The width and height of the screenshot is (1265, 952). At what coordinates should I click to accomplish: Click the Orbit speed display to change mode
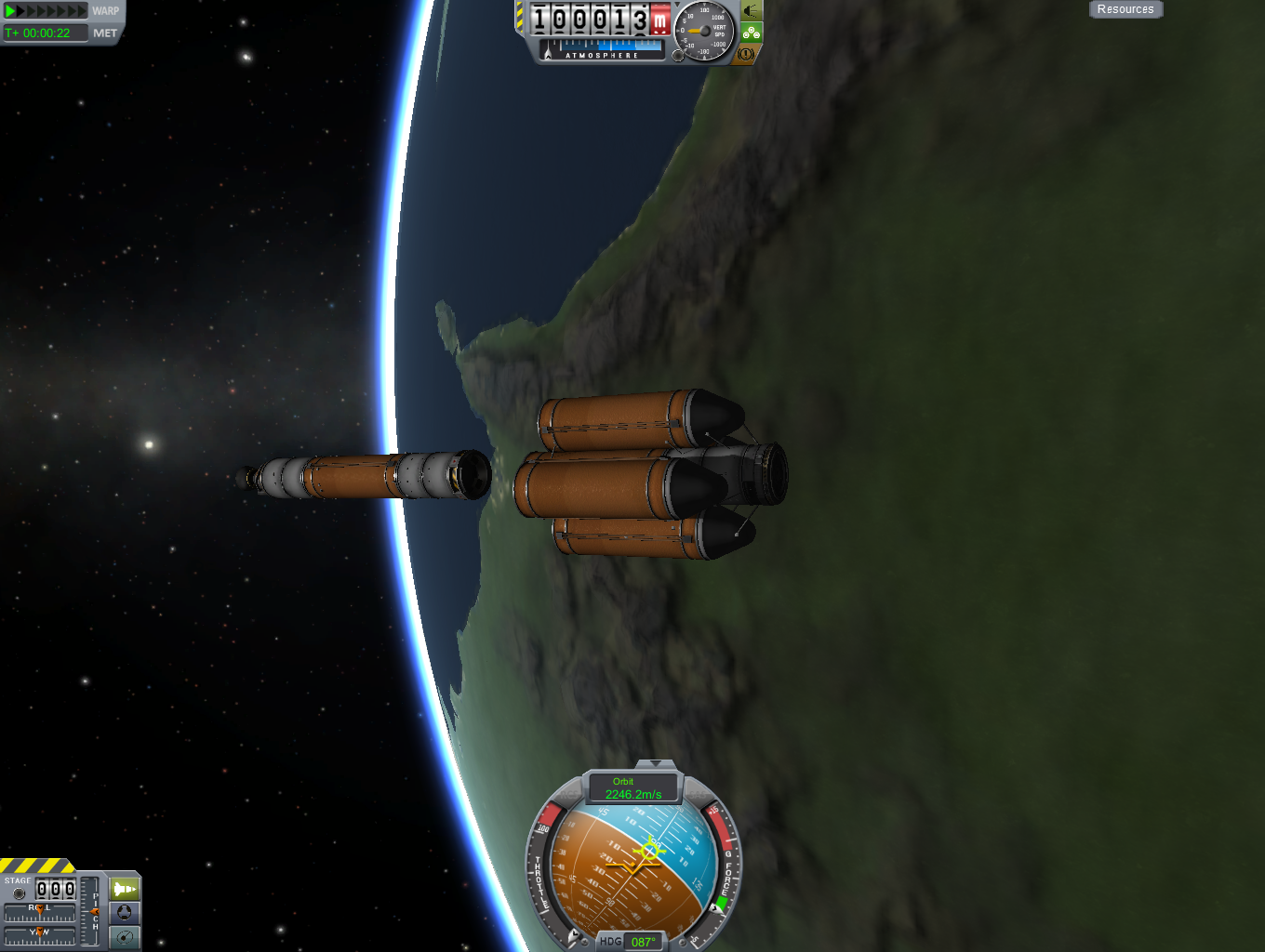[632, 788]
